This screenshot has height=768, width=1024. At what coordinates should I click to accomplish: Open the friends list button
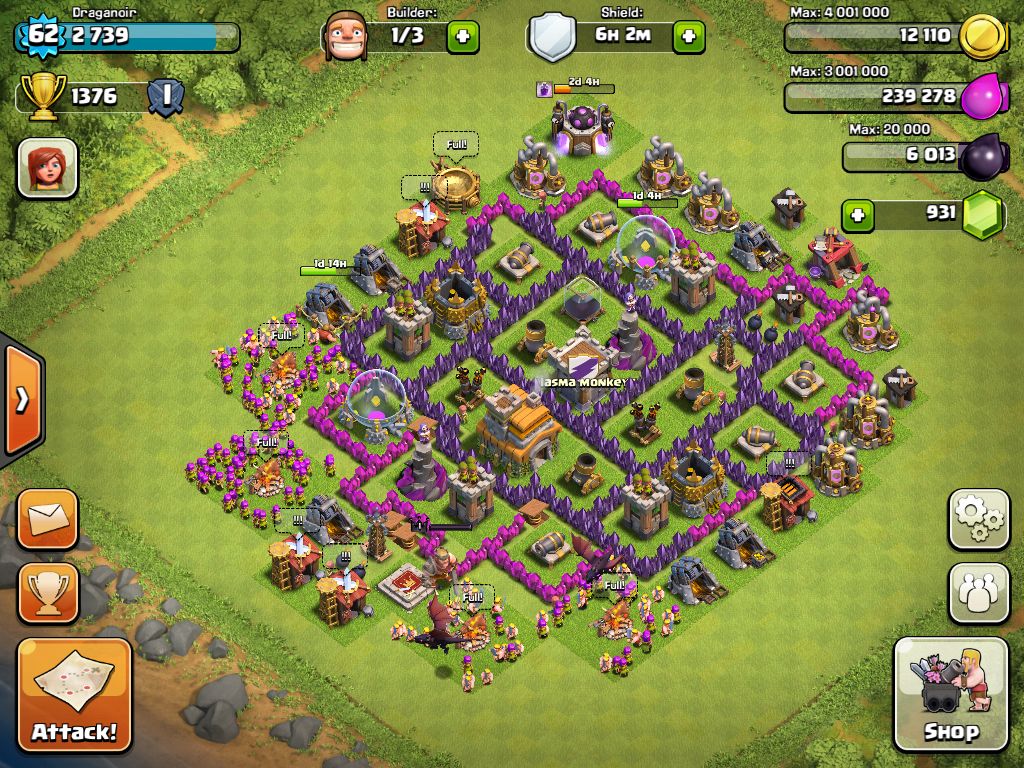click(x=978, y=592)
